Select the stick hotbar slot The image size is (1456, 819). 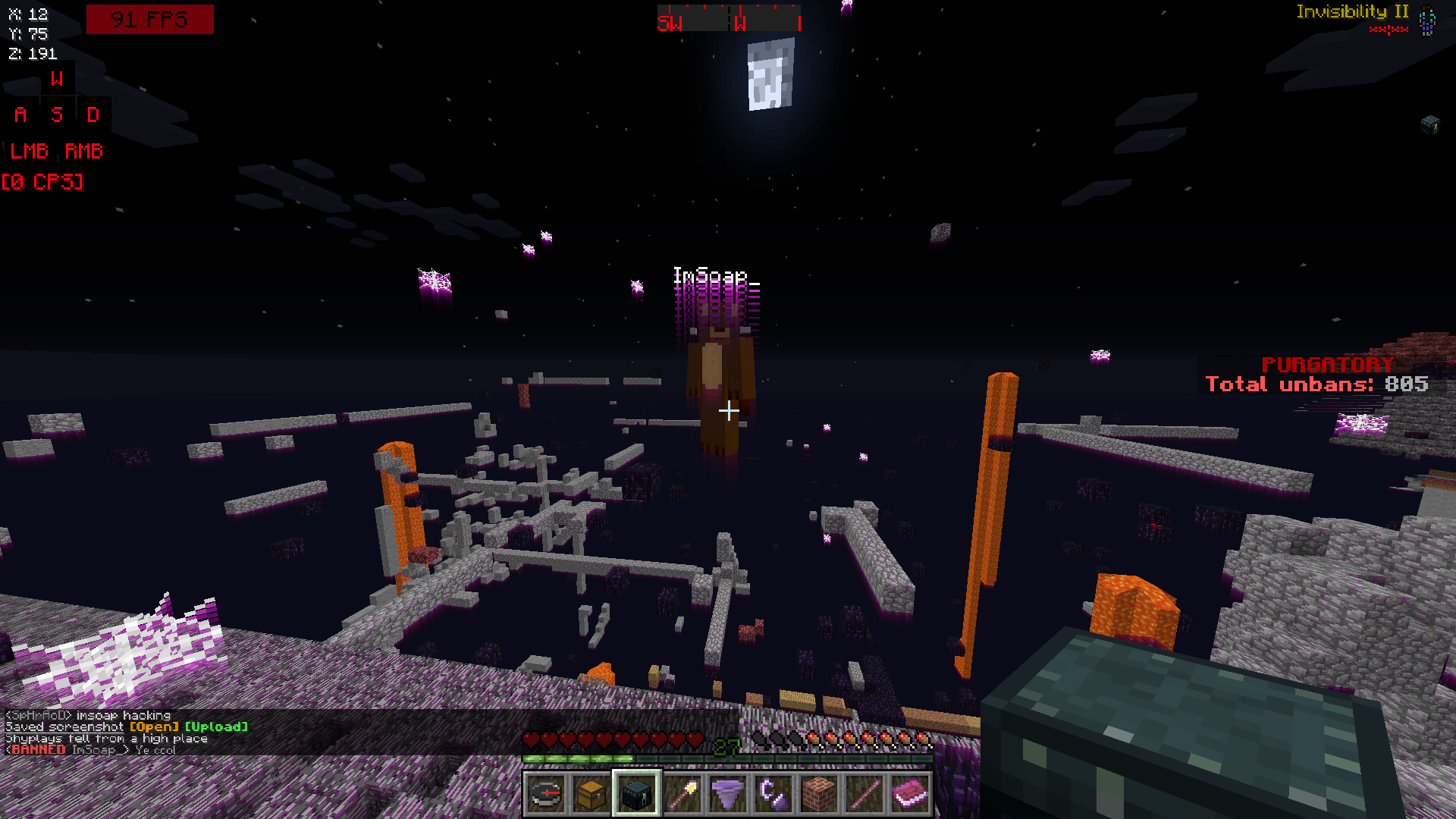point(864,794)
